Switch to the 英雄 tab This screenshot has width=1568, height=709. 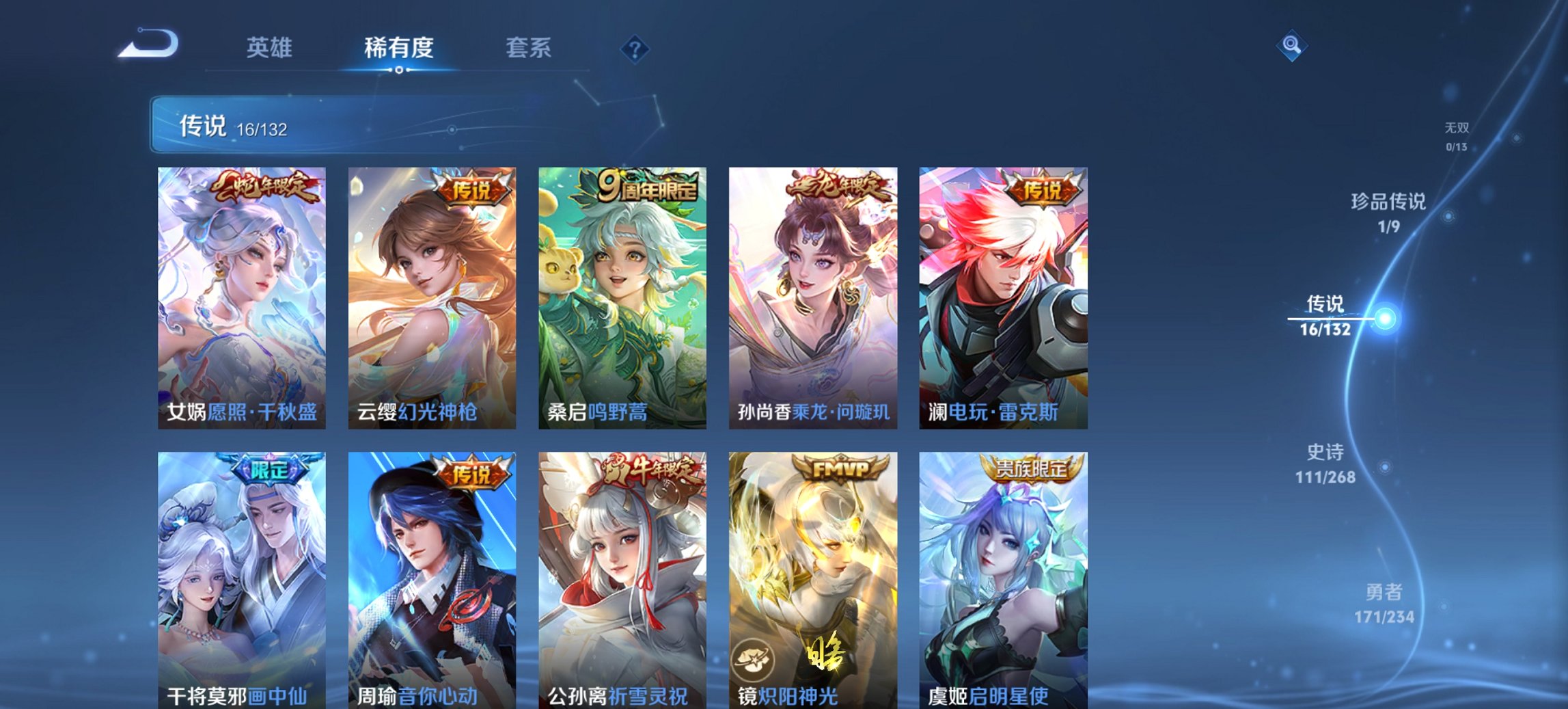coord(271,48)
